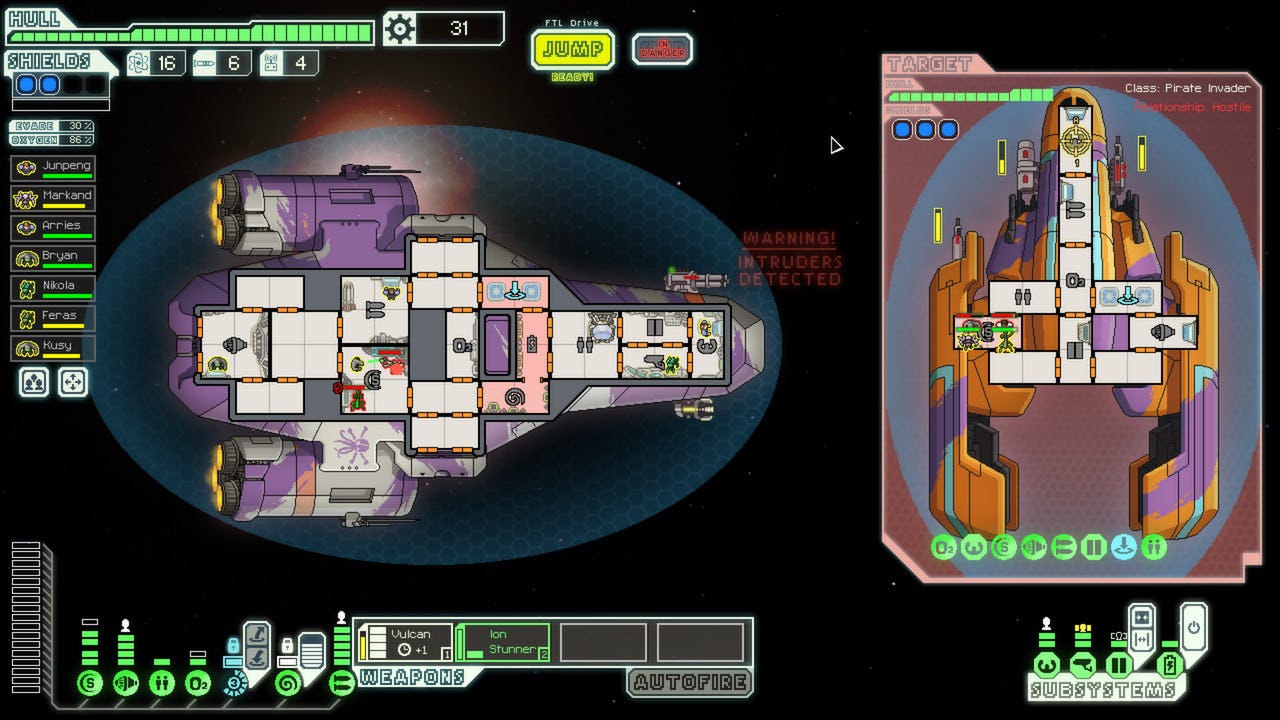
Task: Click the Shields system icon
Action: pyautogui.click(x=91, y=683)
